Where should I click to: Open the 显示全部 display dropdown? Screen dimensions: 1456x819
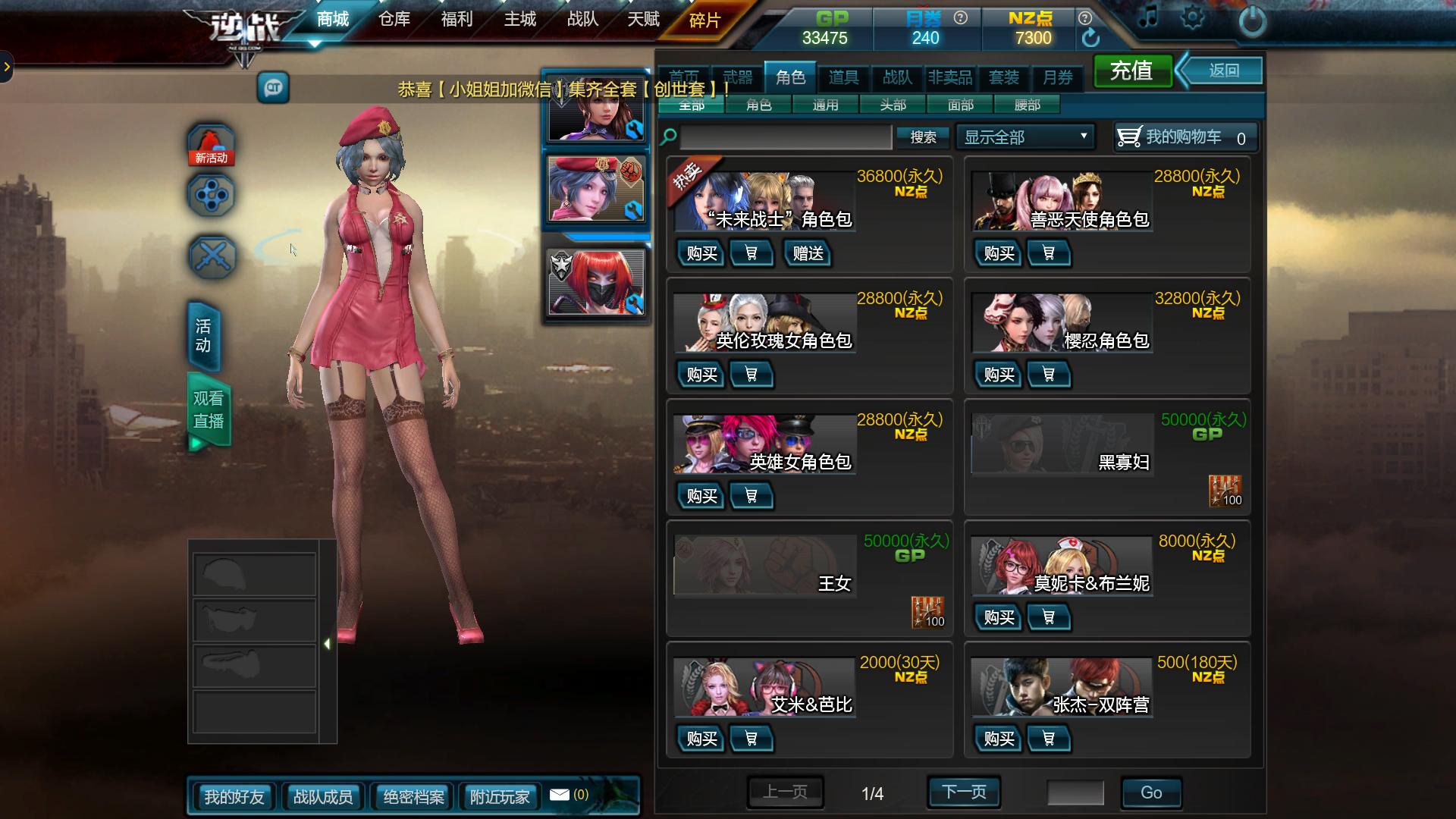pos(1025,137)
